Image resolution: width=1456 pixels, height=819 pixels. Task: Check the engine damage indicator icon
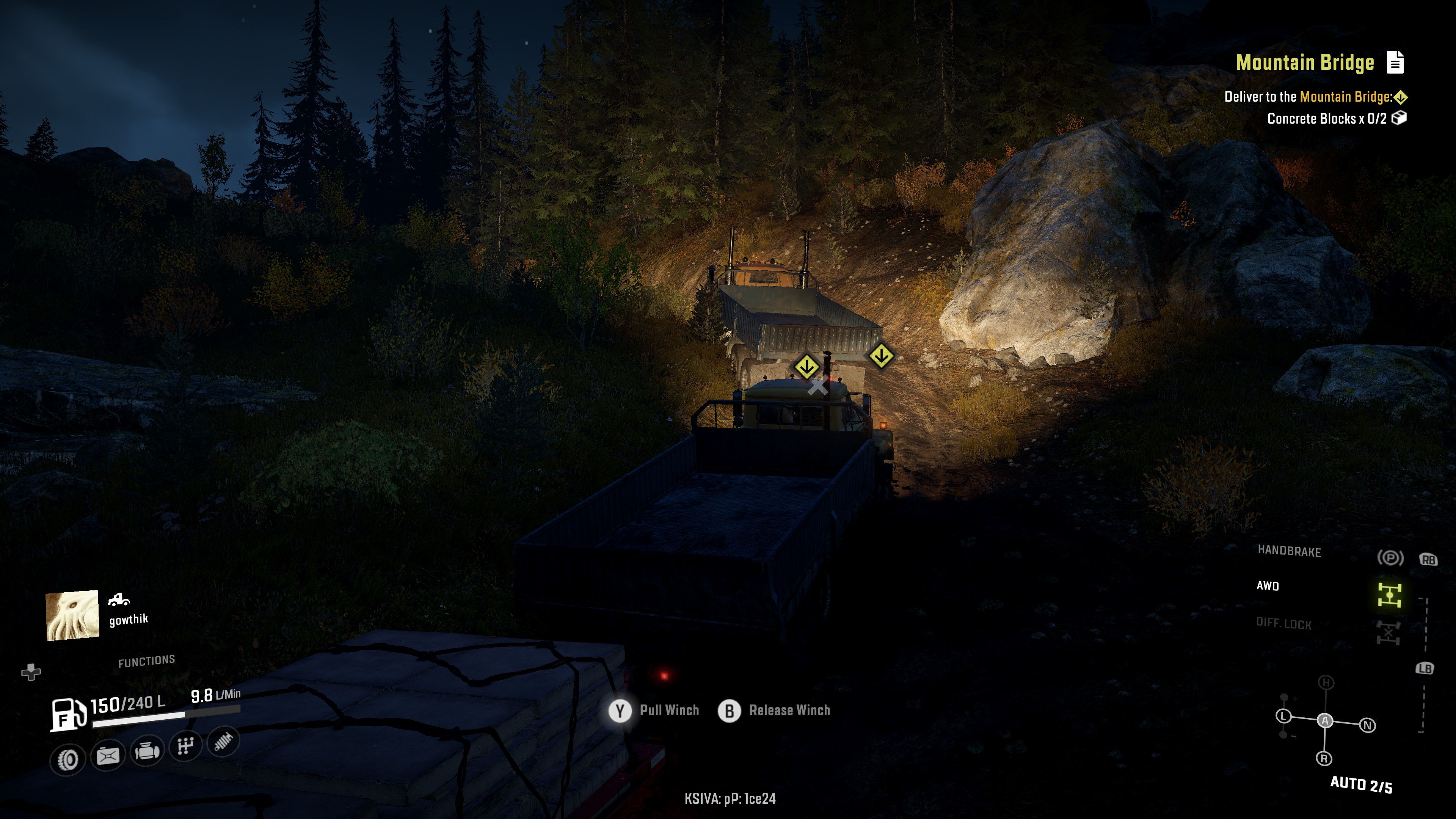[x=146, y=751]
